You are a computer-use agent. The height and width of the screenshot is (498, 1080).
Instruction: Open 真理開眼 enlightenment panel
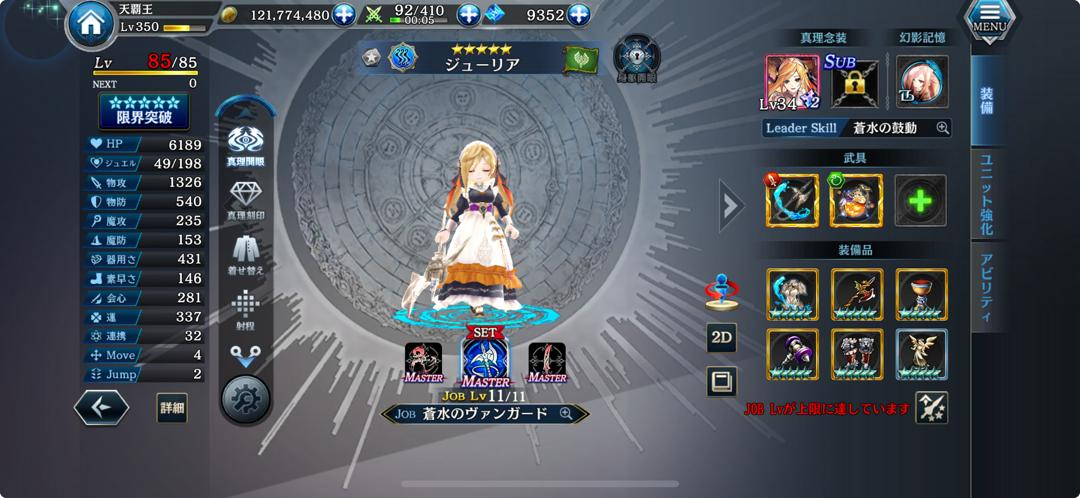tap(246, 147)
